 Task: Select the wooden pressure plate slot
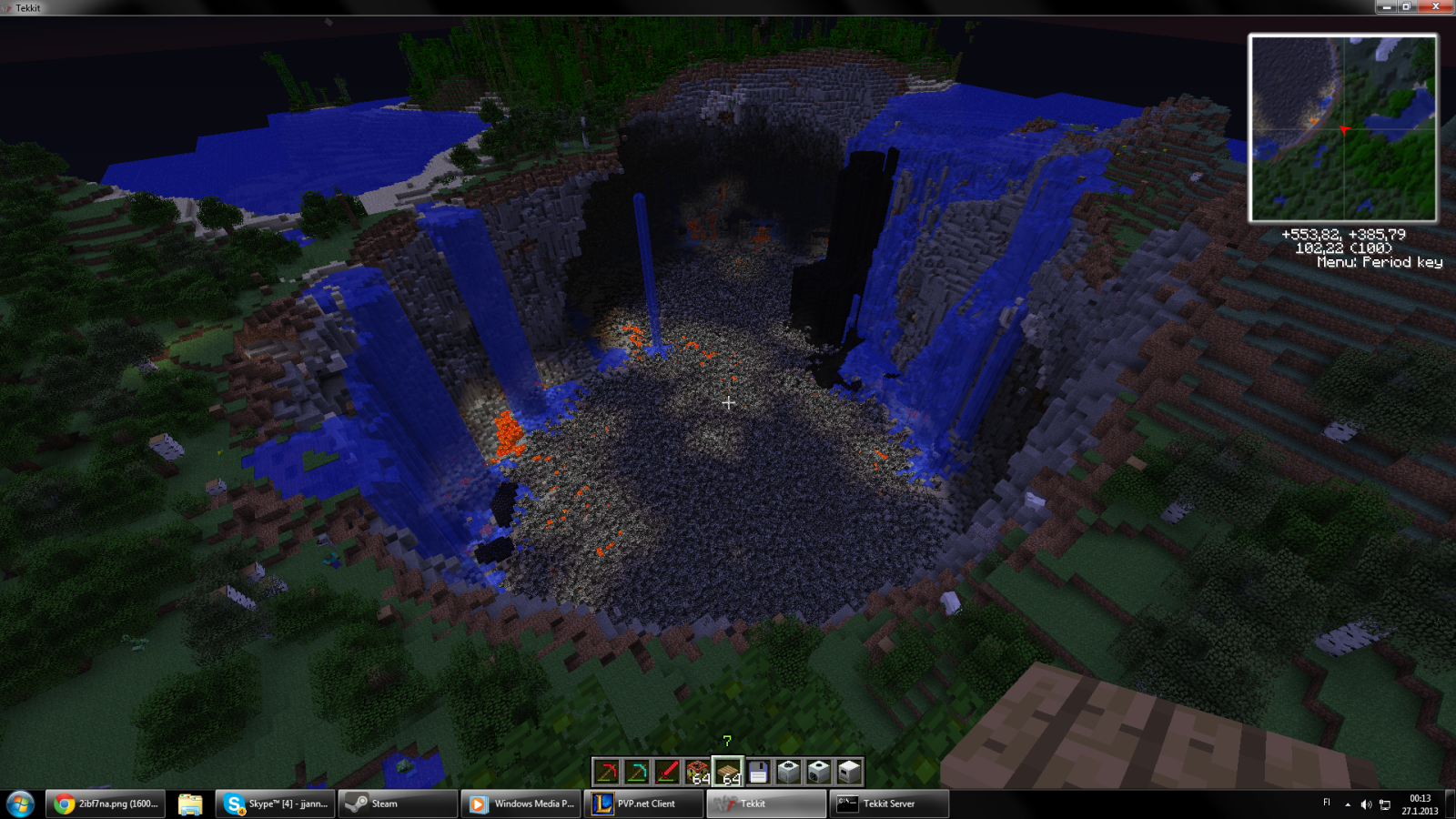point(728,772)
